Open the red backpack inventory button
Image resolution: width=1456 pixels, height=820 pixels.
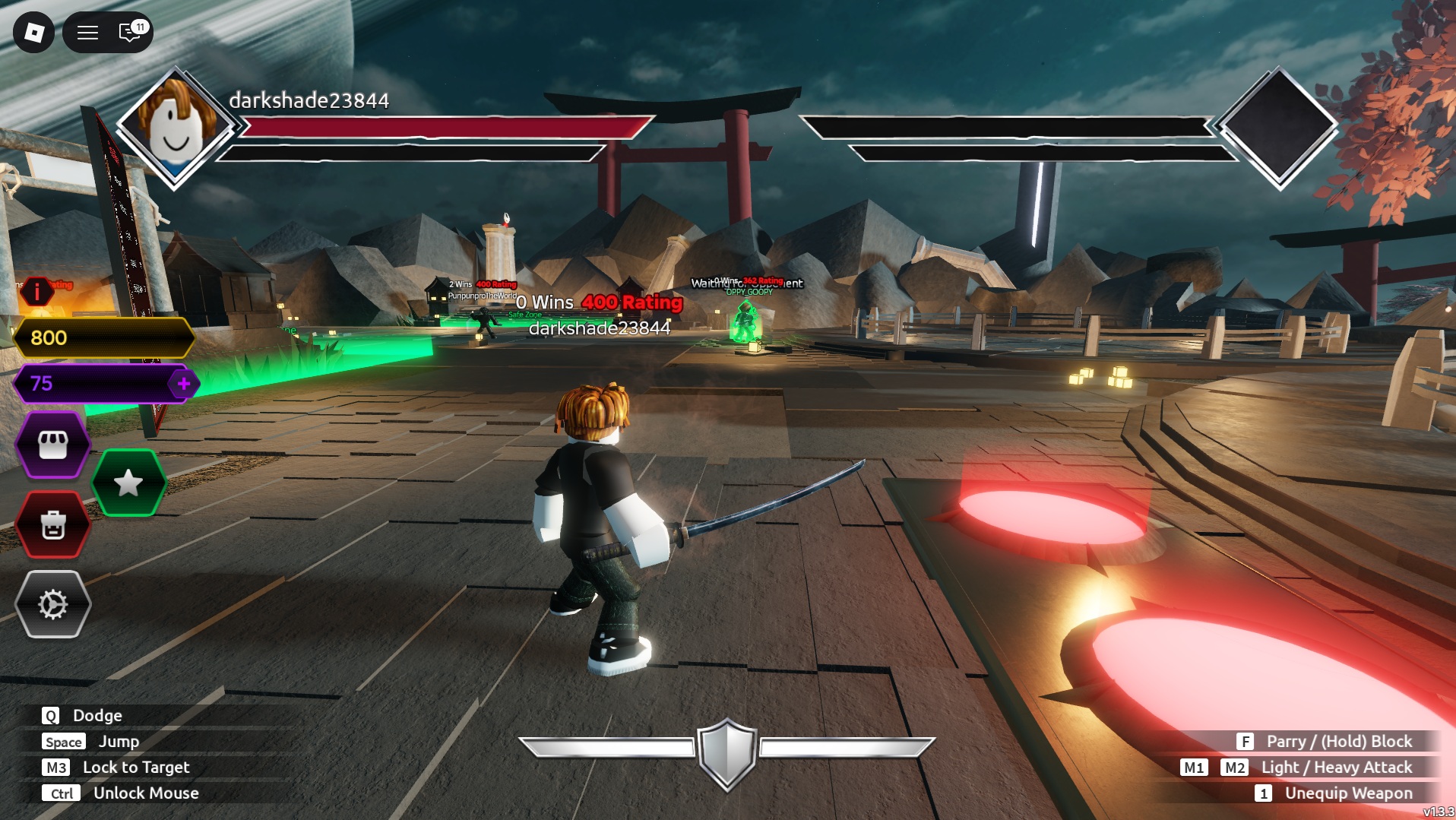(x=52, y=524)
